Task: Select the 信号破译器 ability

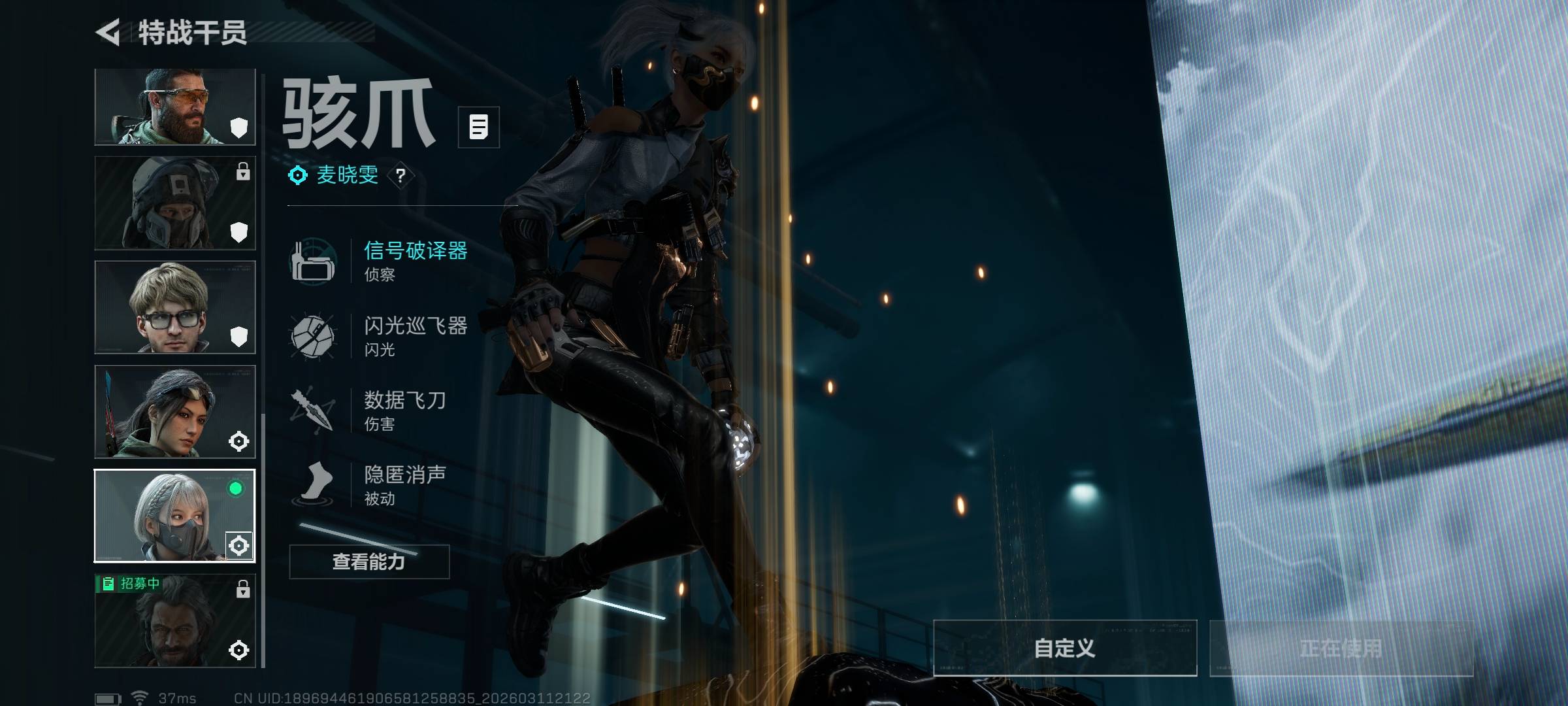Action: 415,260
